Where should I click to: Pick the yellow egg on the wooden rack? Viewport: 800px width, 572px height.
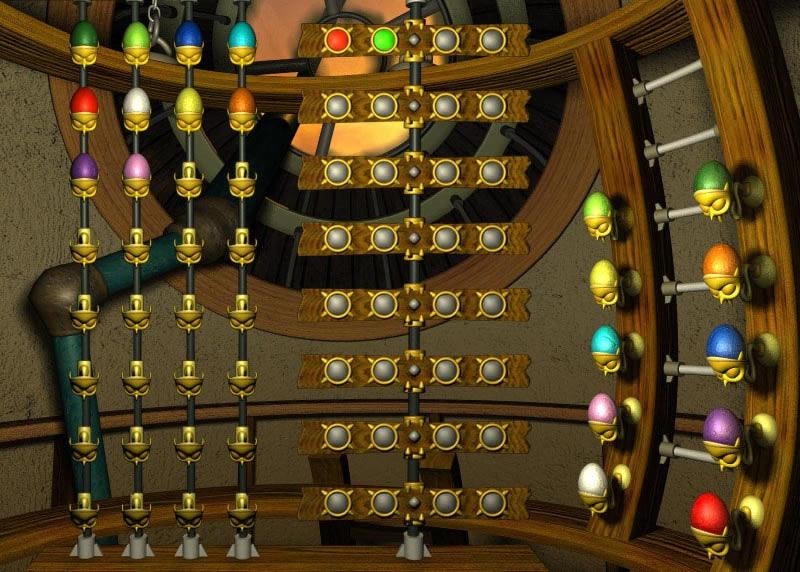603,277
